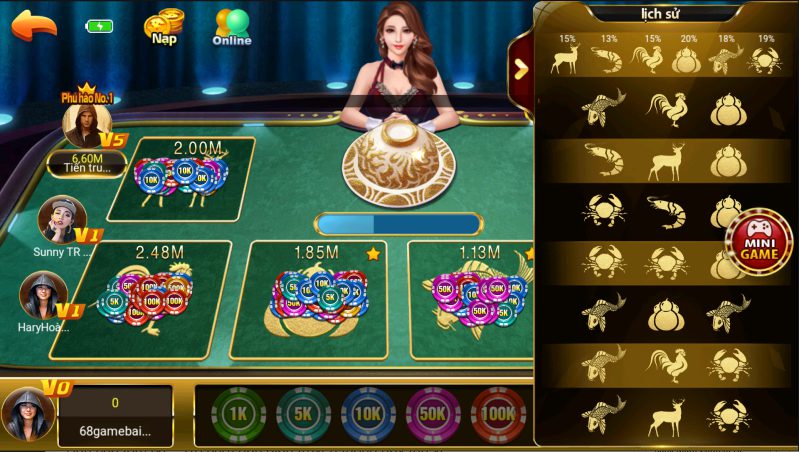Screen dimensions: 799x452
Task: View the Phú hào No.1 player avatar
Action: pos(86,125)
